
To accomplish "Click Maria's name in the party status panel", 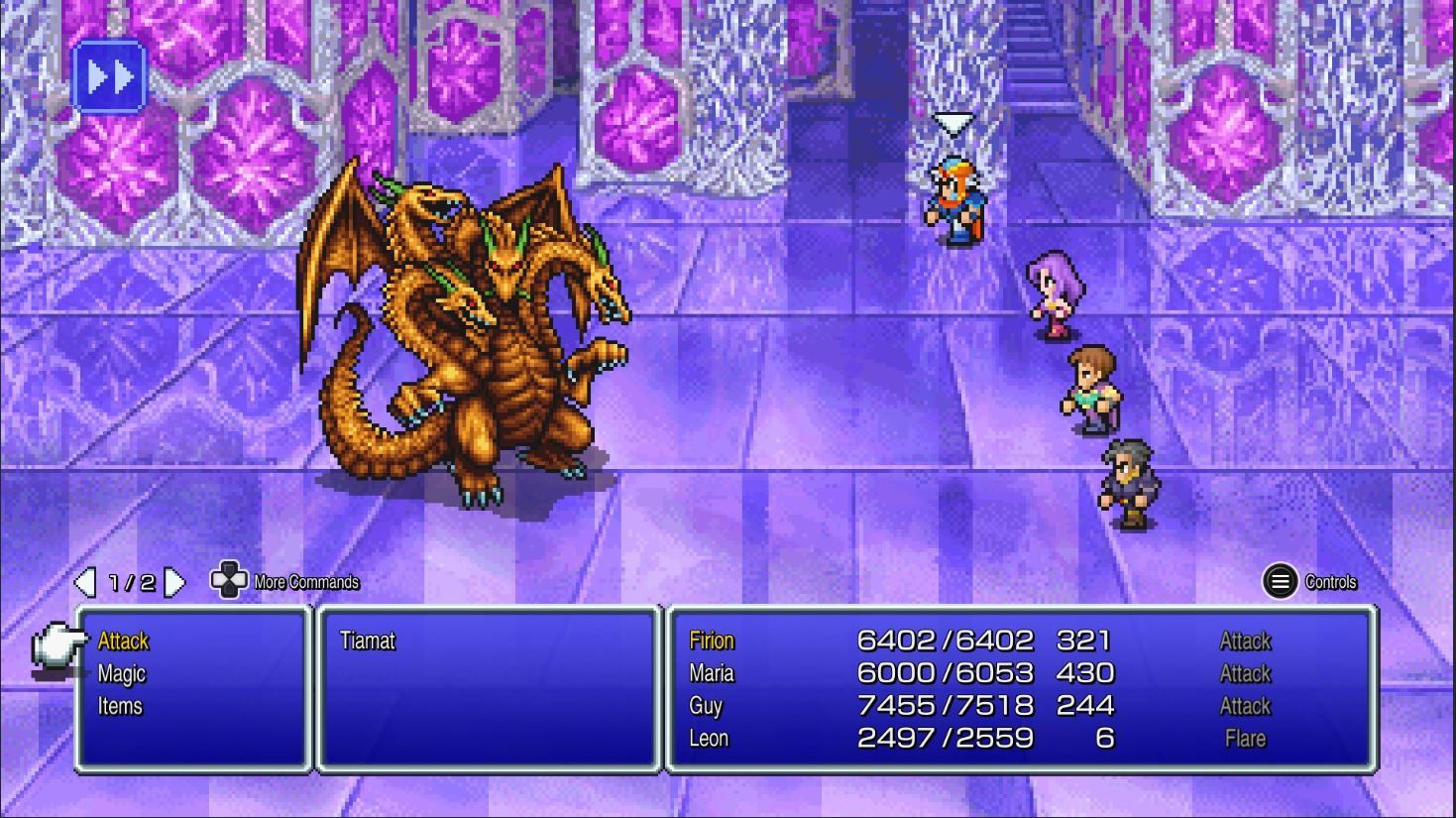I will pos(710,673).
